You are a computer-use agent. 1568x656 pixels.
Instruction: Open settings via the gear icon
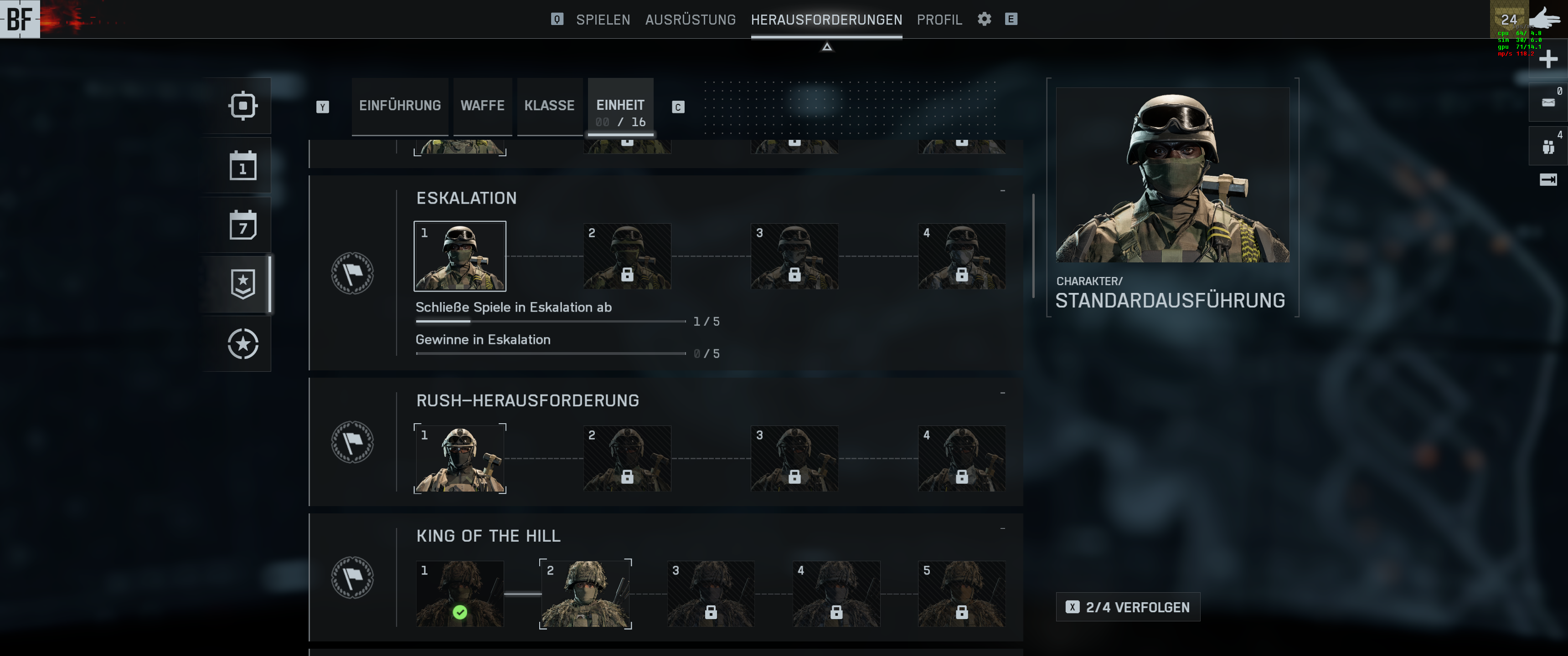point(984,19)
